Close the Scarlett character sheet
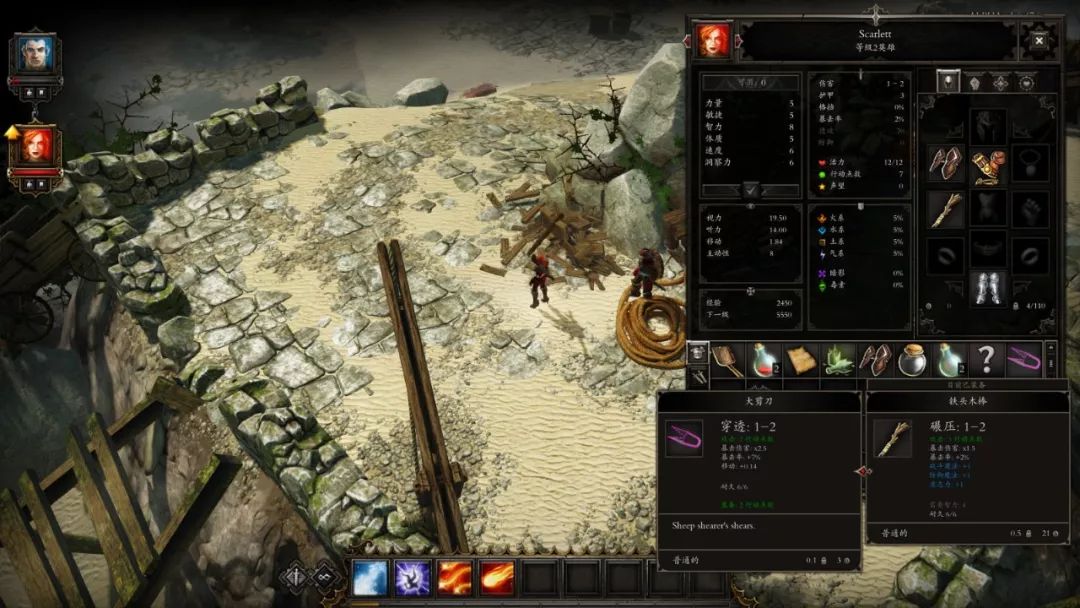This screenshot has width=1080, height=608. click(x=1039, y=41)
